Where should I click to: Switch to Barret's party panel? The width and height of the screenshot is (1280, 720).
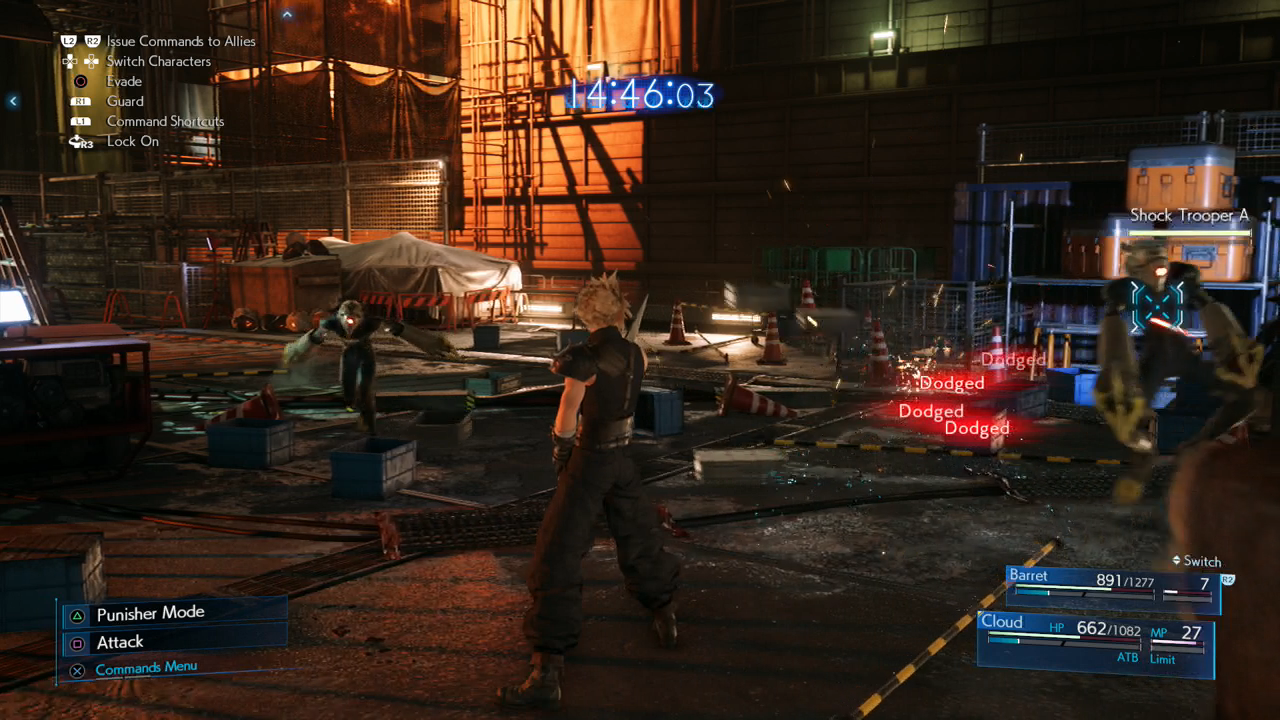coord(1112,588)
